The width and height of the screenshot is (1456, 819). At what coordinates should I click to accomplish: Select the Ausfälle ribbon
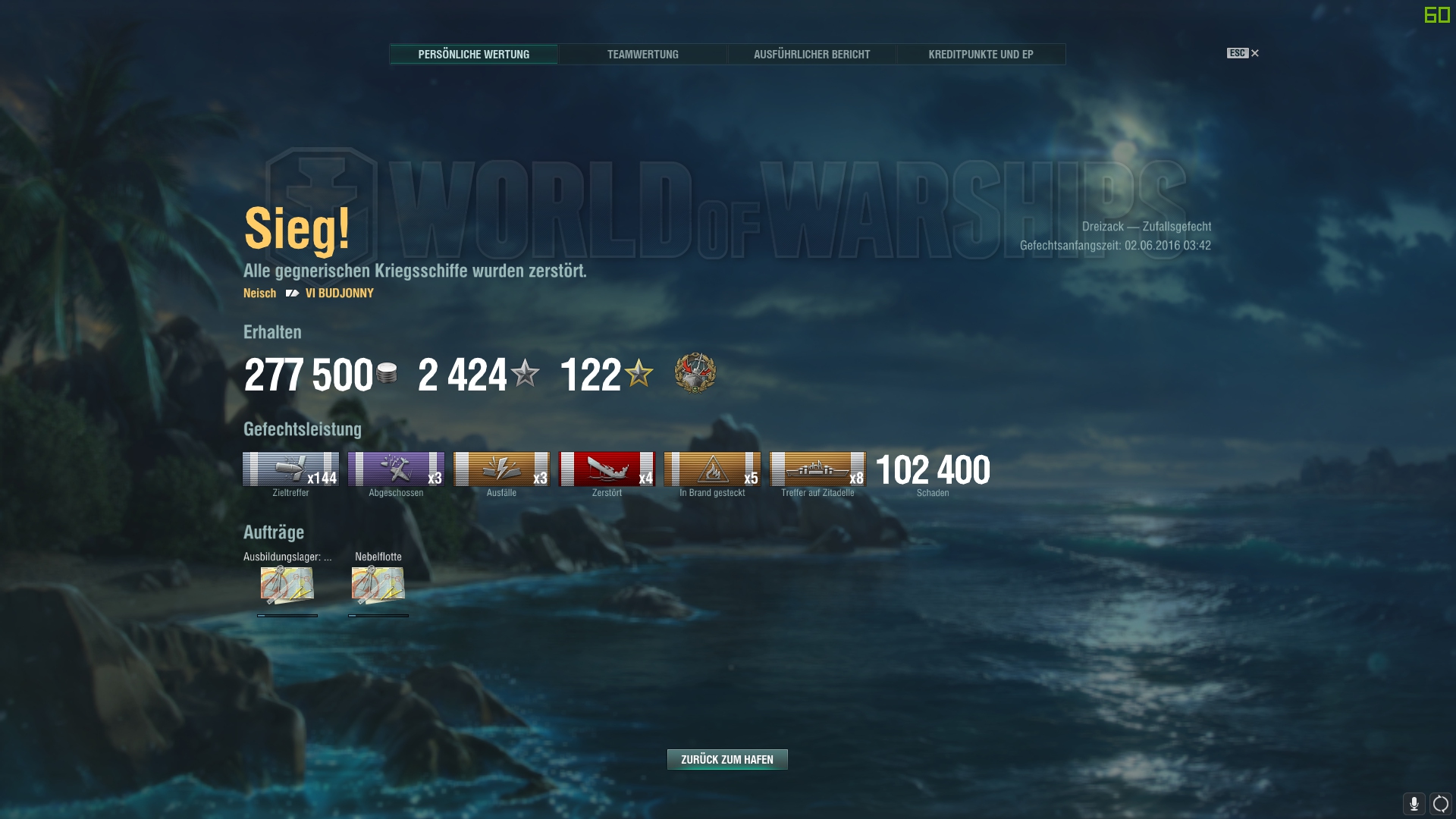pos(501,469)
